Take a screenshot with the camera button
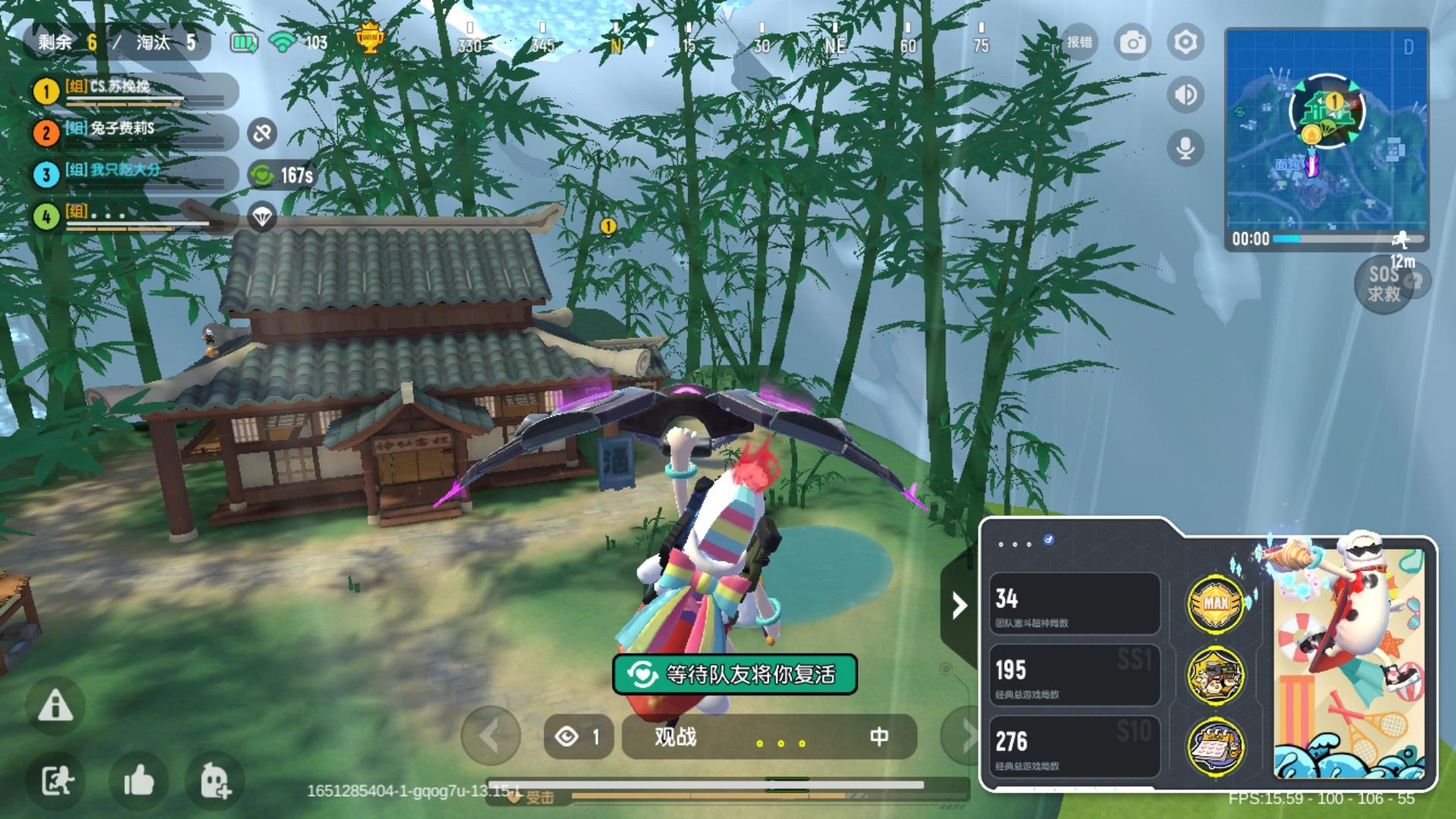This screenshot has height=819, width=1456. coord(1133,42)
